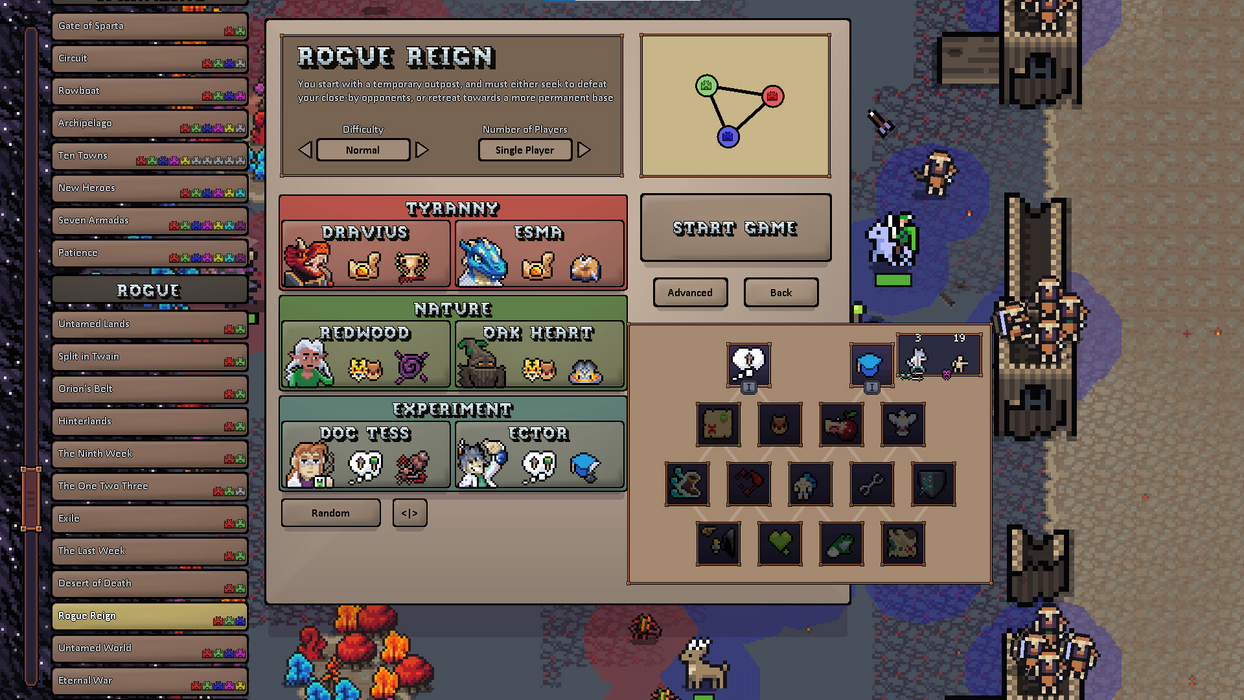Viewport: 1244px width, 700px height.
Task: Go back with the Back button
Action: pyautogui.click(x=781, y=292)
